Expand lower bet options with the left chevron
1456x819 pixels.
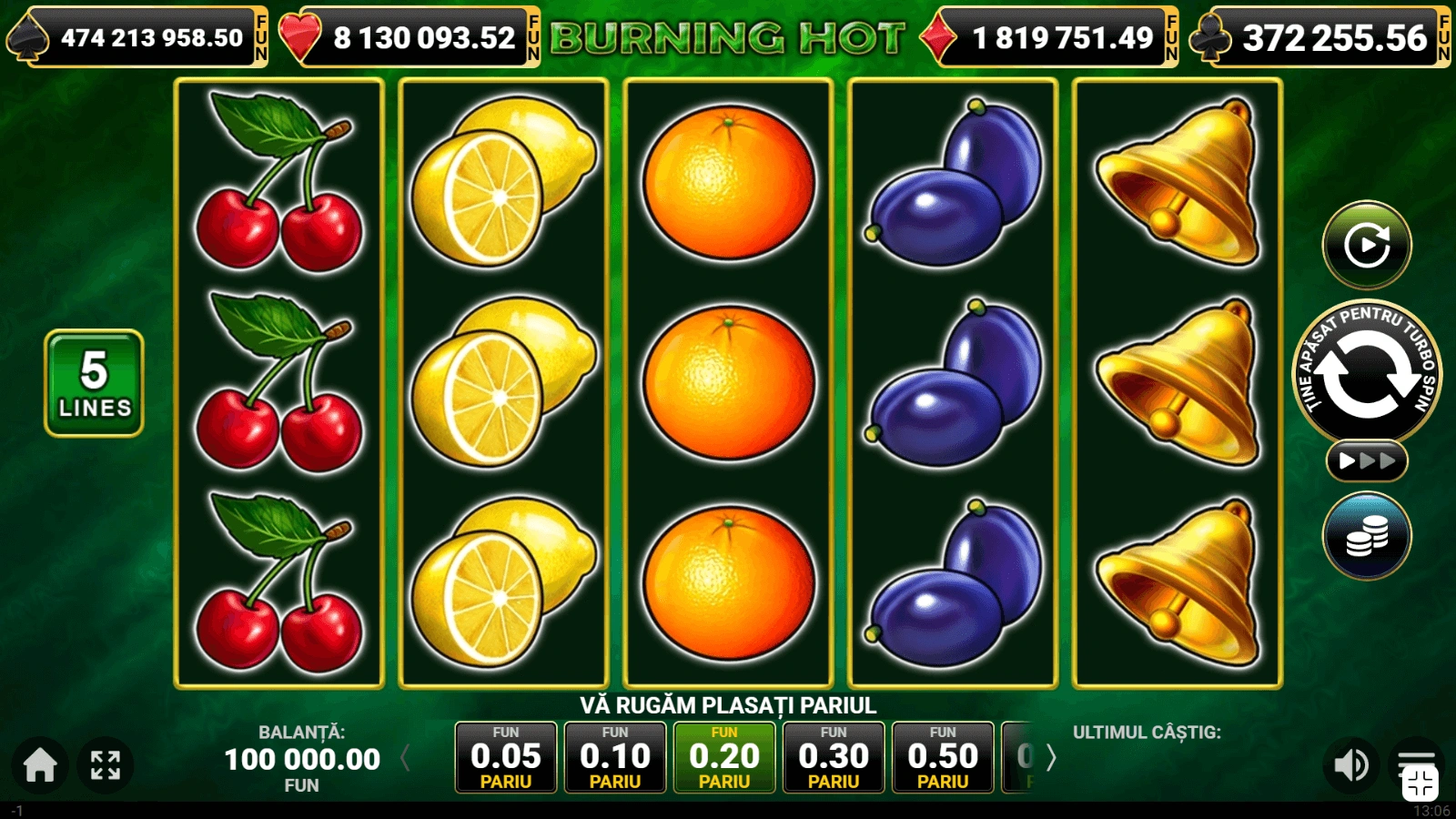click(404, 758)
